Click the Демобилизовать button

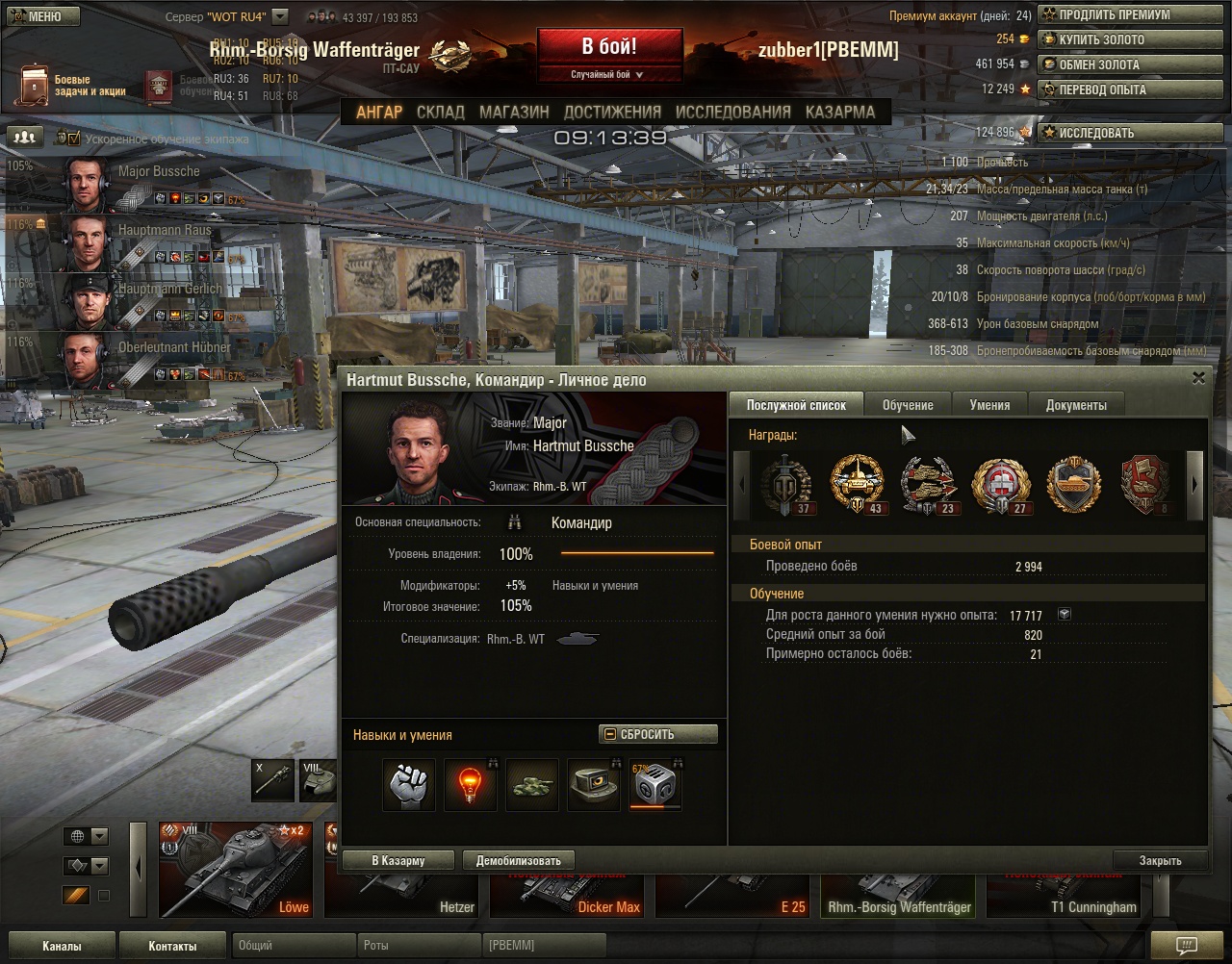[x=519, y=860]
